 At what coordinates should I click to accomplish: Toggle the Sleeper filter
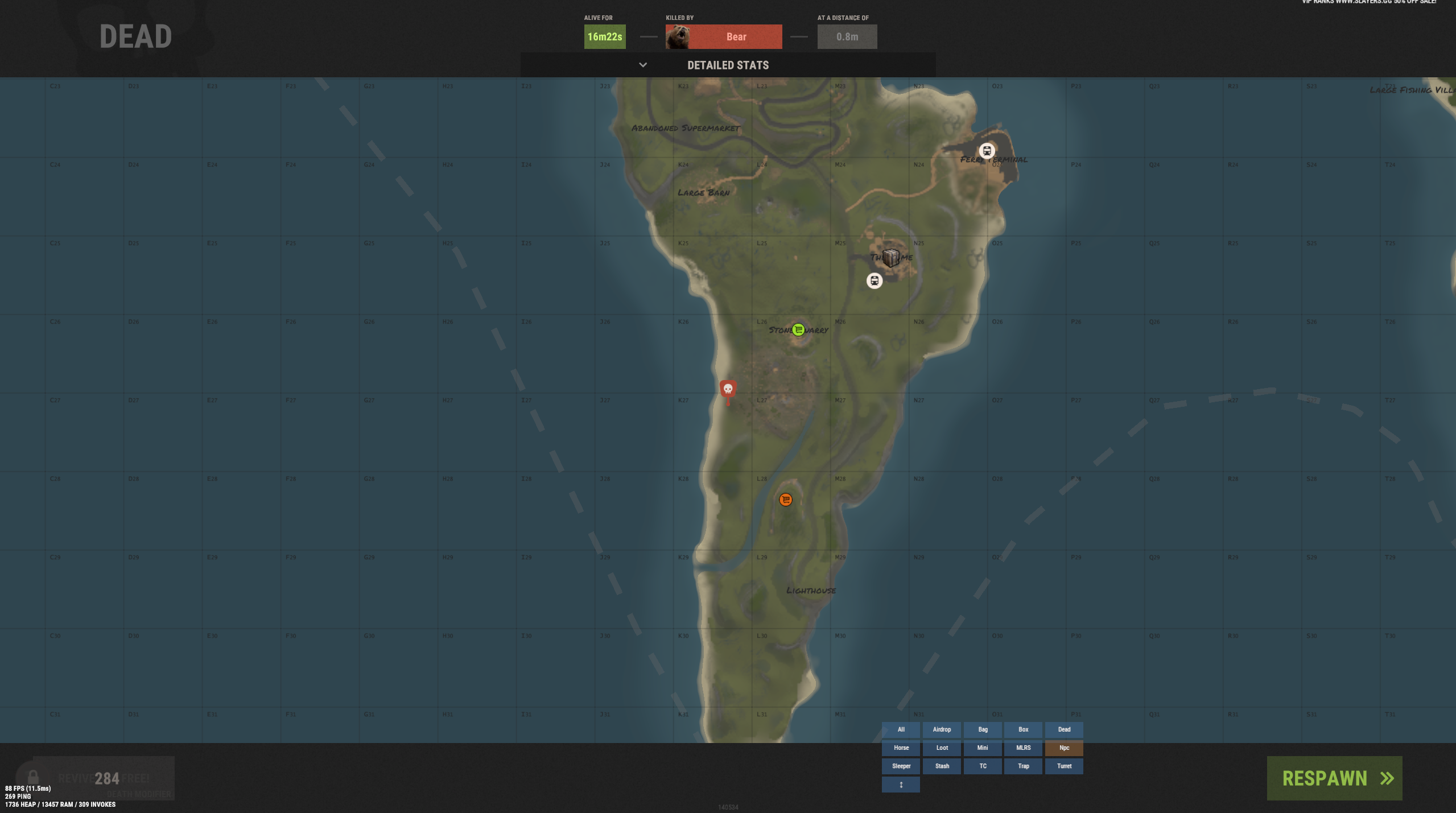pos(901,766)
